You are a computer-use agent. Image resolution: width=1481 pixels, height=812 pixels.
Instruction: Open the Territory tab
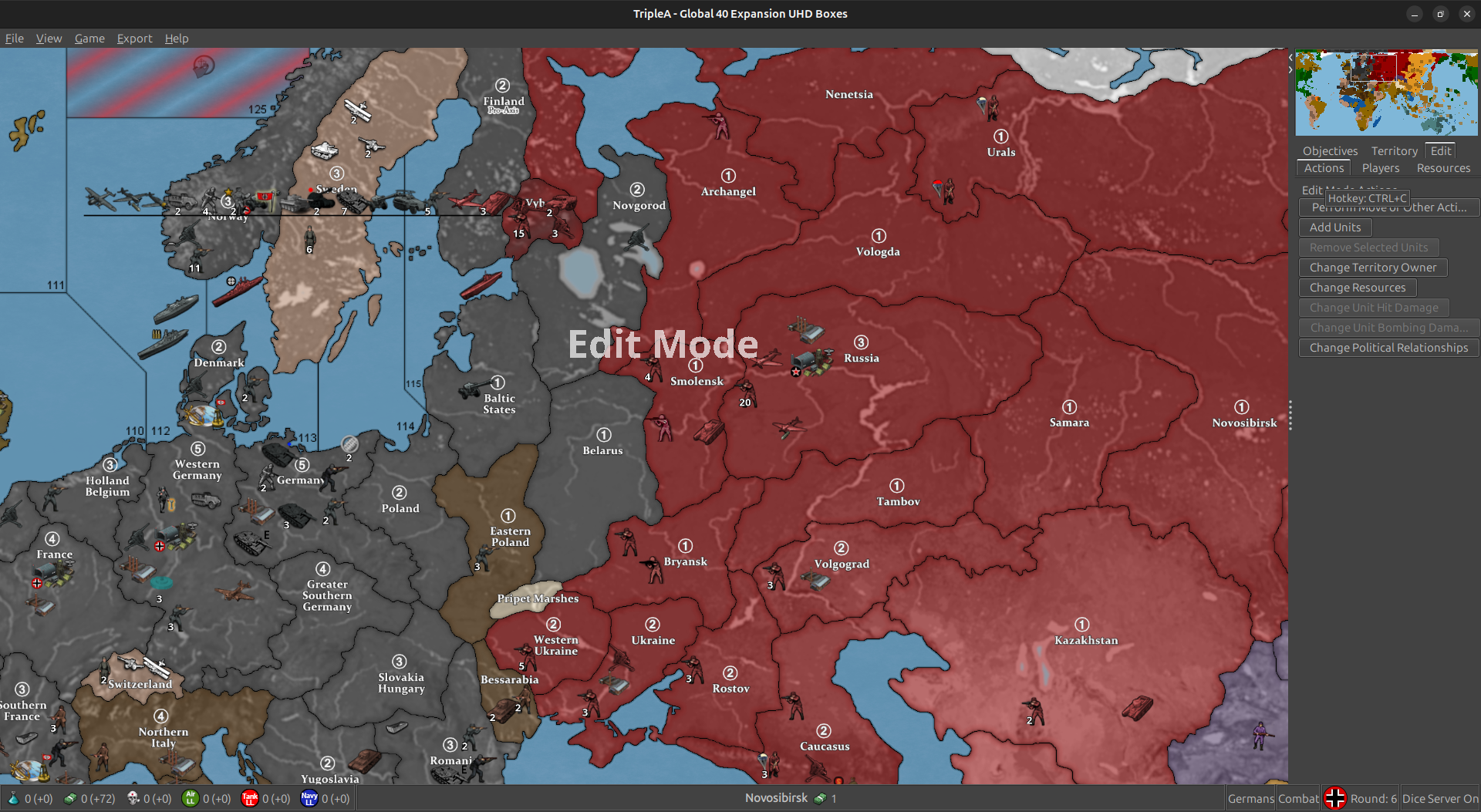click(x=1394, y=150)
